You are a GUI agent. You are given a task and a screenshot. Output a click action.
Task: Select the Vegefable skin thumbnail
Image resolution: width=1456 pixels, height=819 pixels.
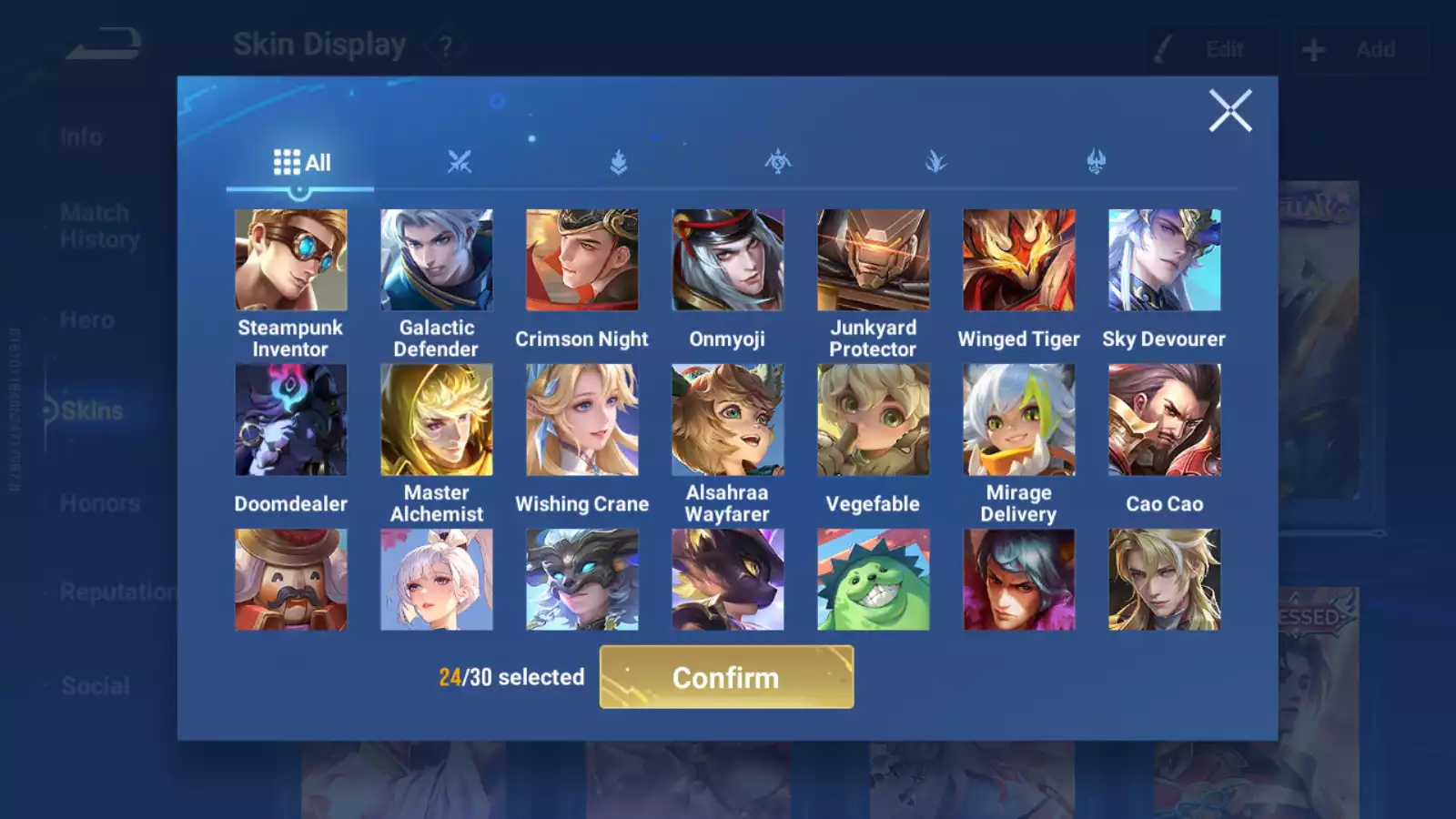(x=873, y=419)
